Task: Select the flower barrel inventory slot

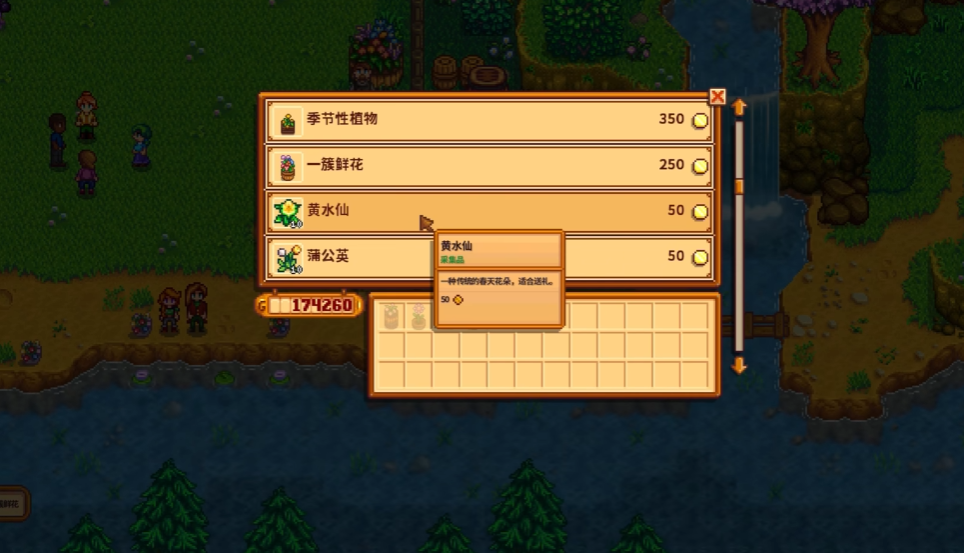Action: pyautogui.click(x=391, y=317)
